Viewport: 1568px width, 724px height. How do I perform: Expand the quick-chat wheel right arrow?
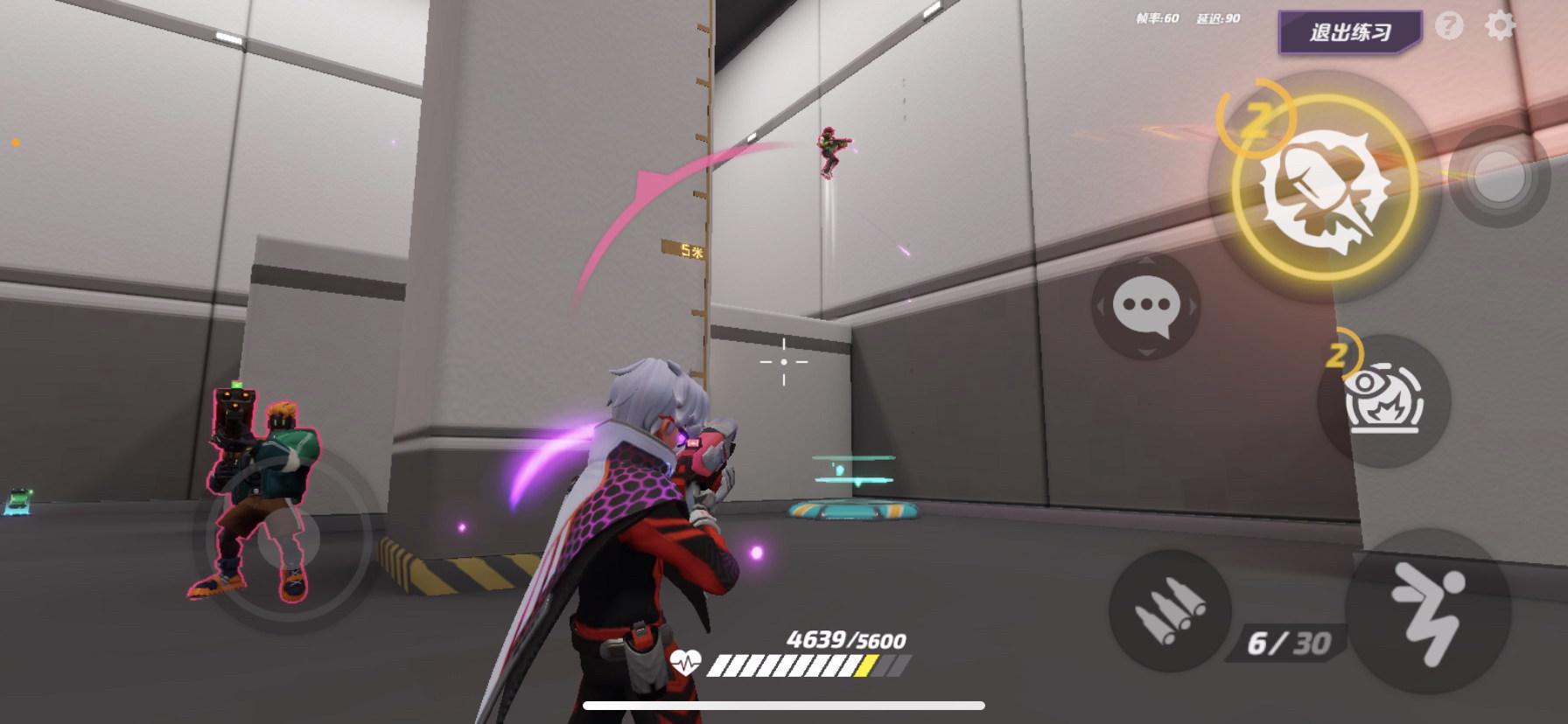pyautogui.click(x=1193, y=305)
